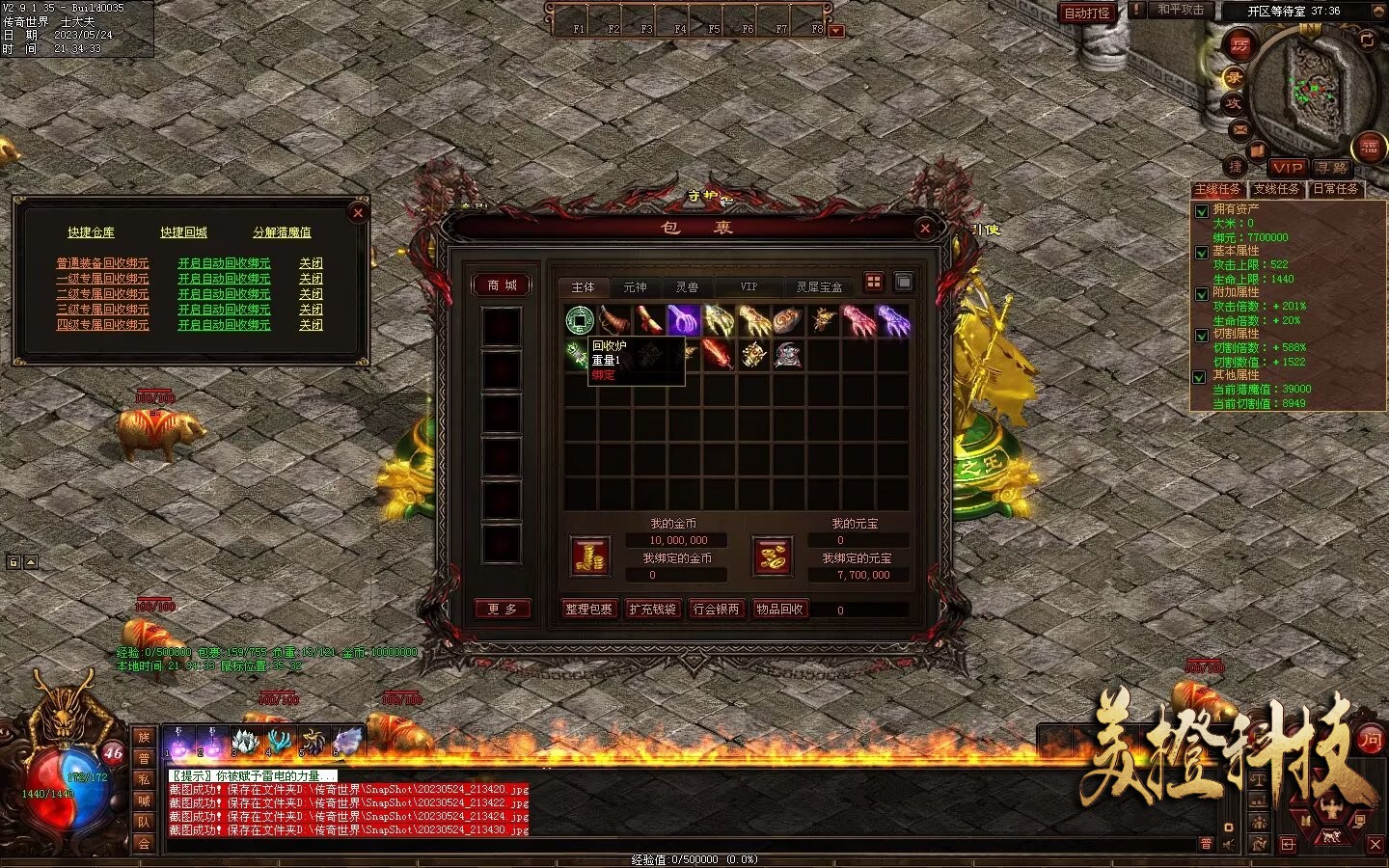Select the green coin 回收炉 item
1389x868 pixels.
(x=579, y=319)
